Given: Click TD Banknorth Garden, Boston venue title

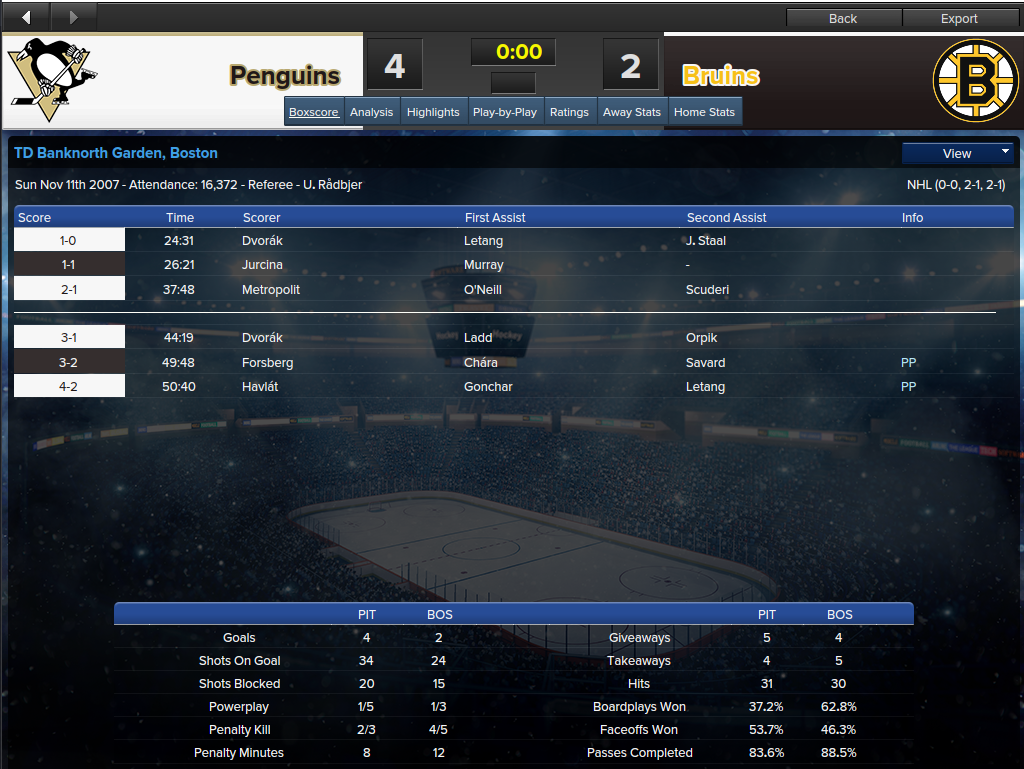Looking at the screenshot, I should [x=116, y=153].
